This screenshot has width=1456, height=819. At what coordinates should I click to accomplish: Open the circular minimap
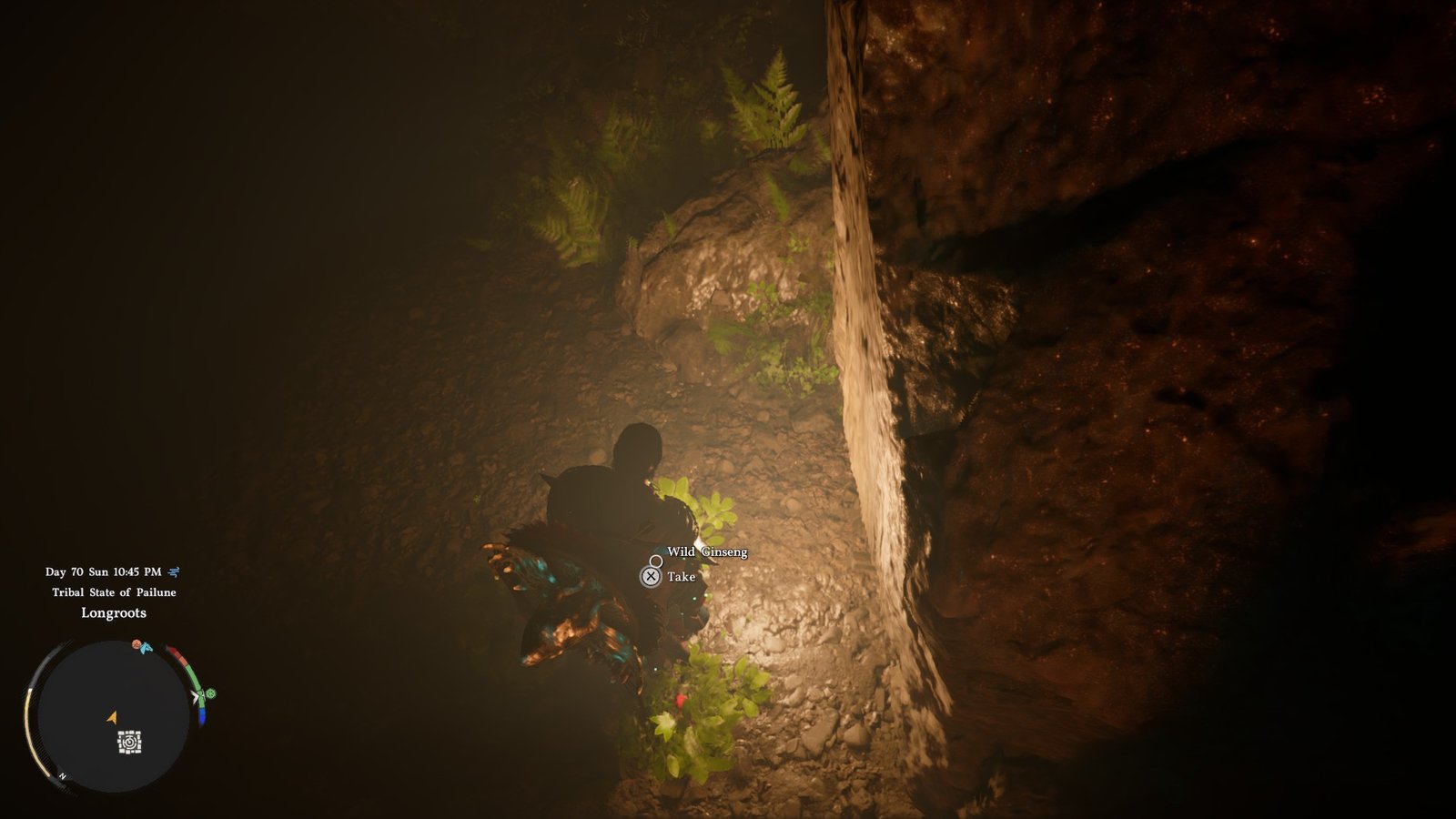point(111,716)
